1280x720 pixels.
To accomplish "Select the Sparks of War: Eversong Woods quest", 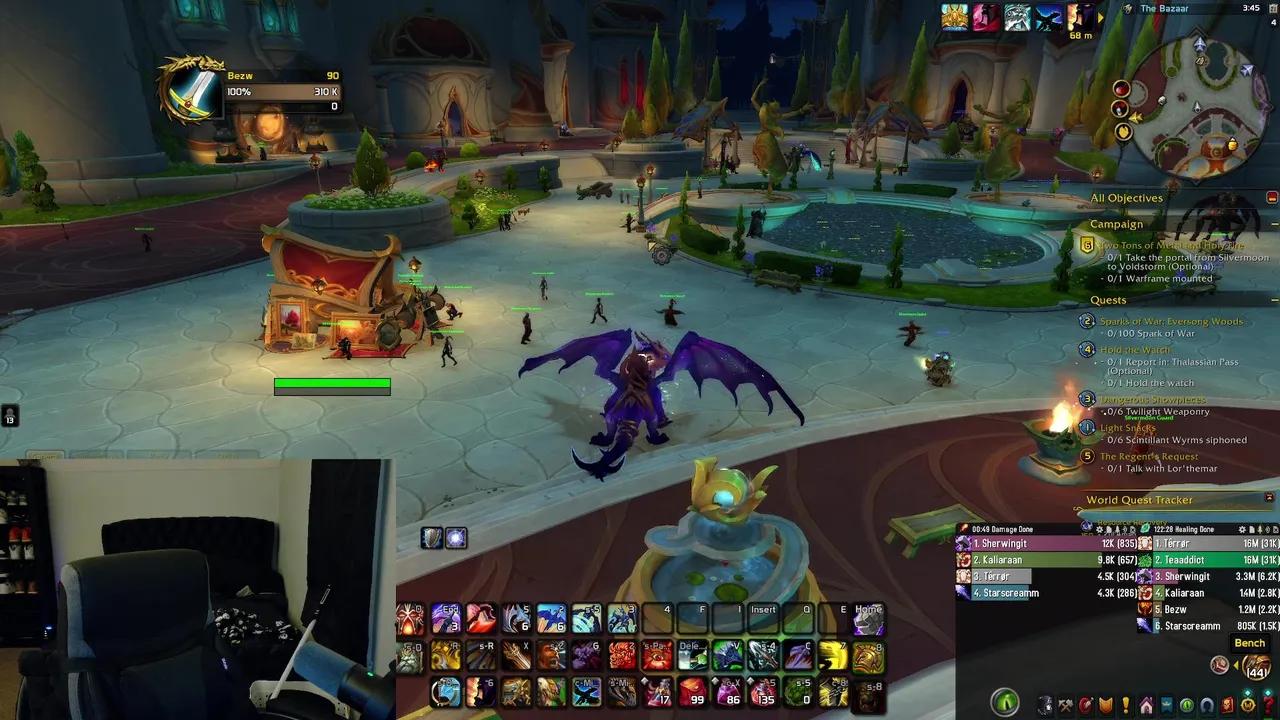I will (1171, 321).
